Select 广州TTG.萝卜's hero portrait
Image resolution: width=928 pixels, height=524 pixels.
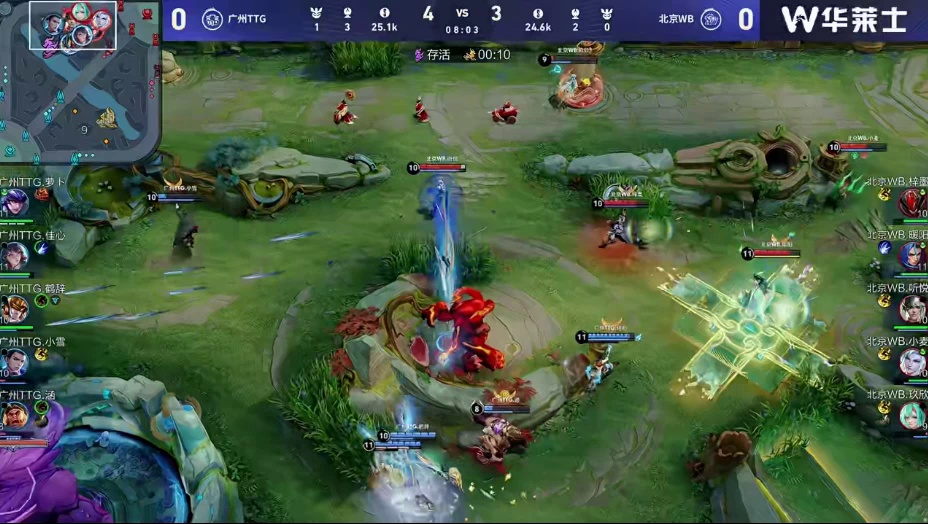[15, 203]
